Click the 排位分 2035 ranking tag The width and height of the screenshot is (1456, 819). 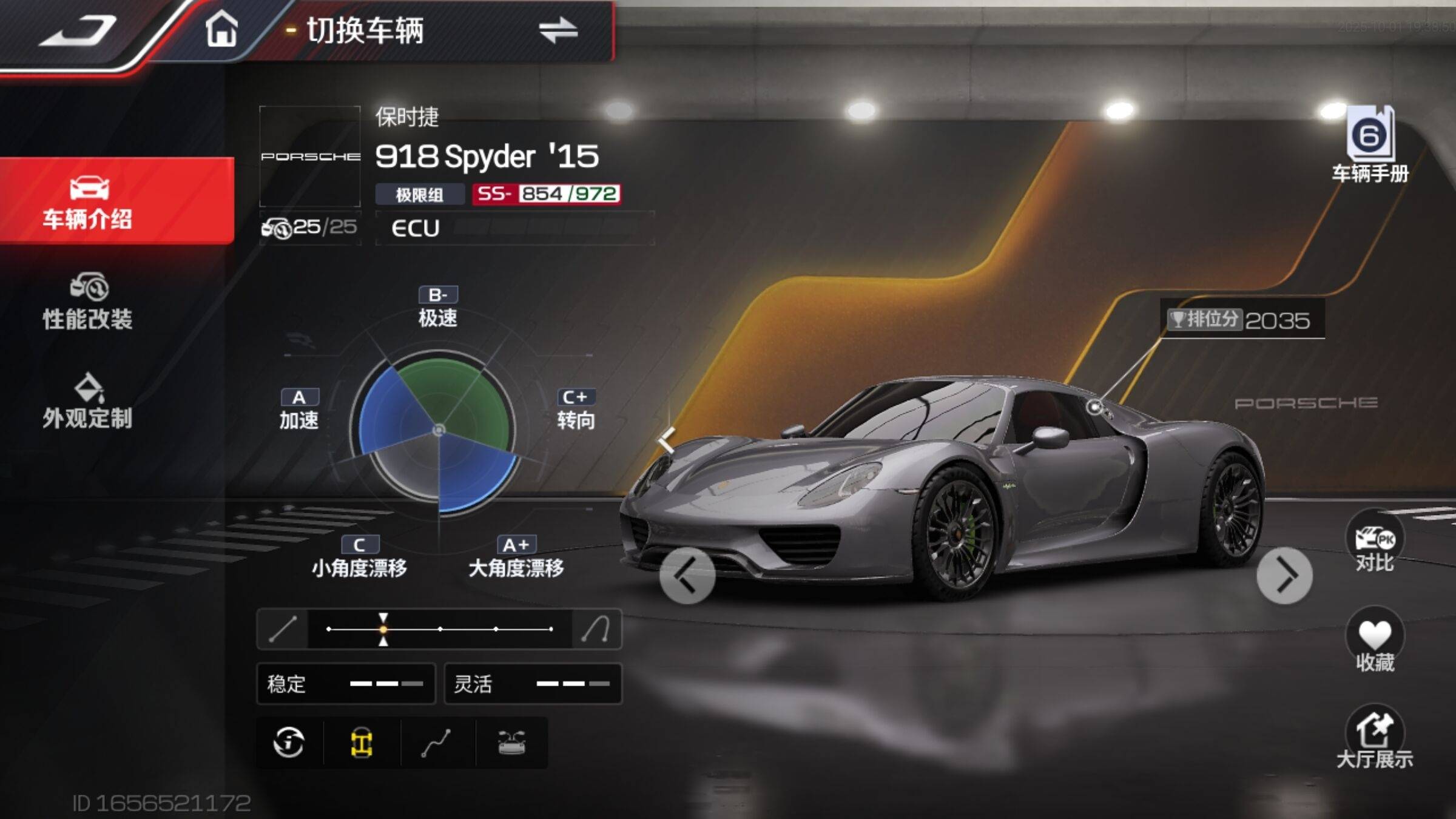coord(1241,319)
